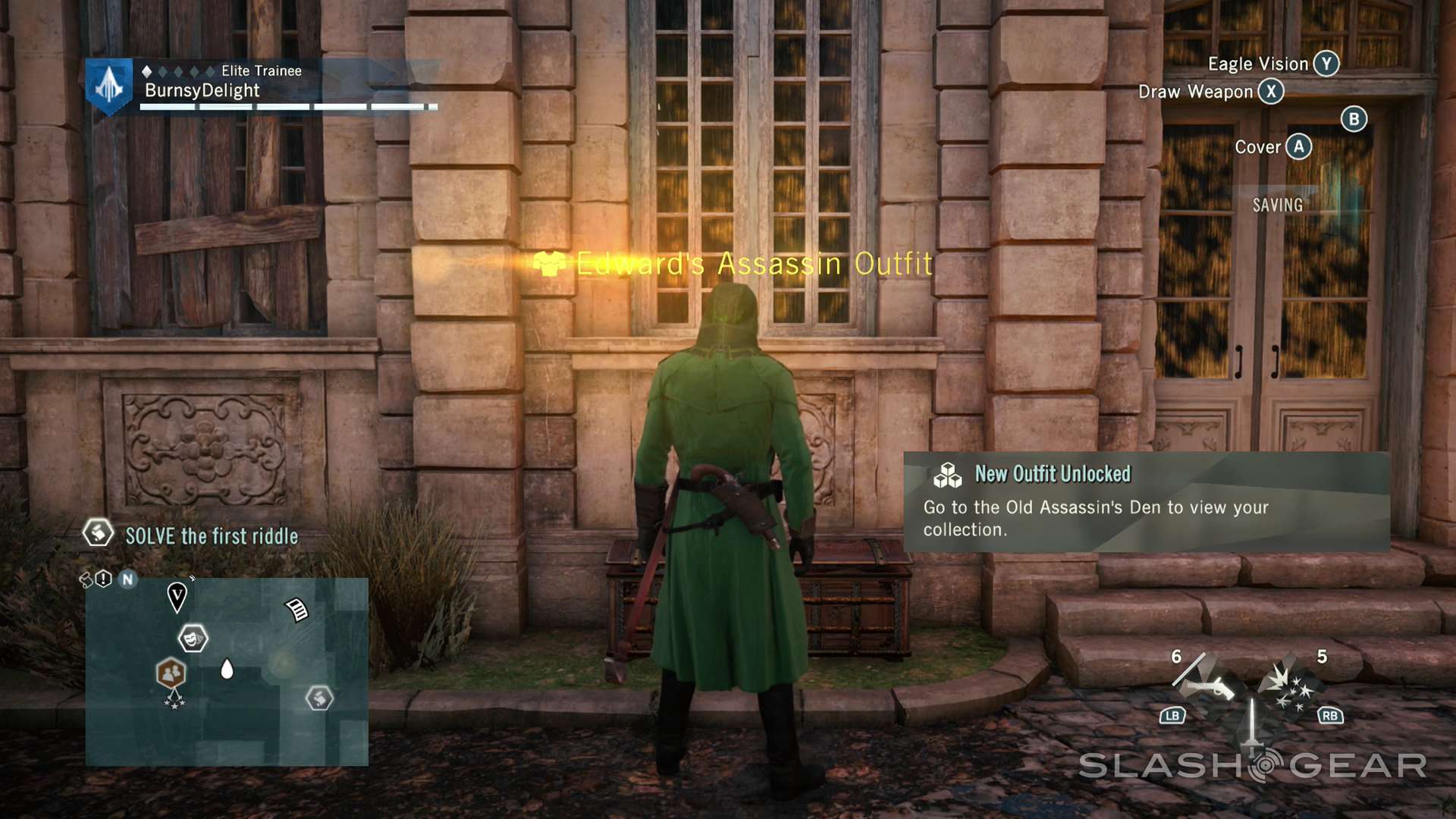Screen dimensions: 1456x819
Task: Click the assassin crest badge beside BurnsyDelight
Action: pyautogui.click(x=109, y=86)
